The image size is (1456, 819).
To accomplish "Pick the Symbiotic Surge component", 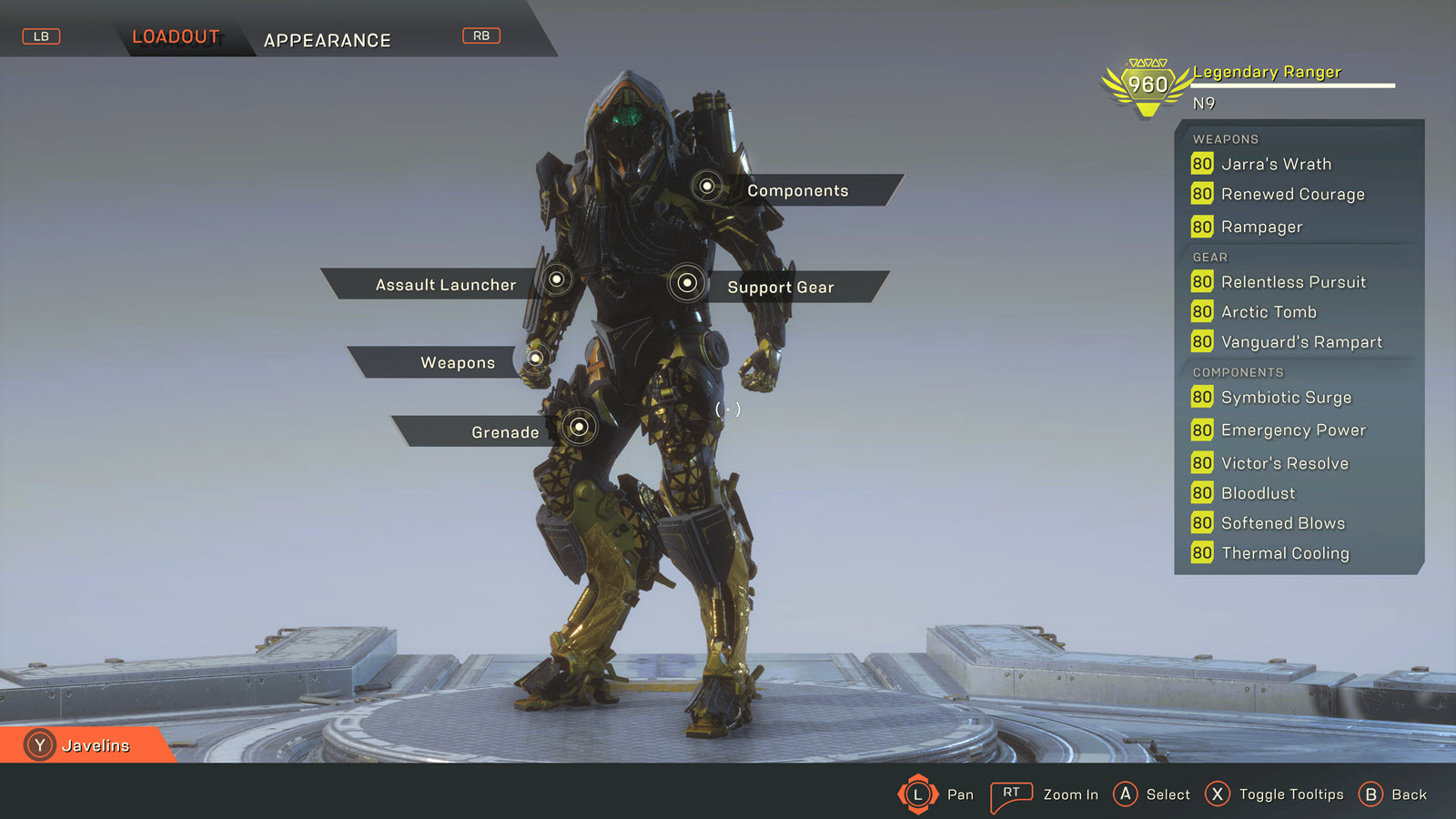I will pos(1286,398).
